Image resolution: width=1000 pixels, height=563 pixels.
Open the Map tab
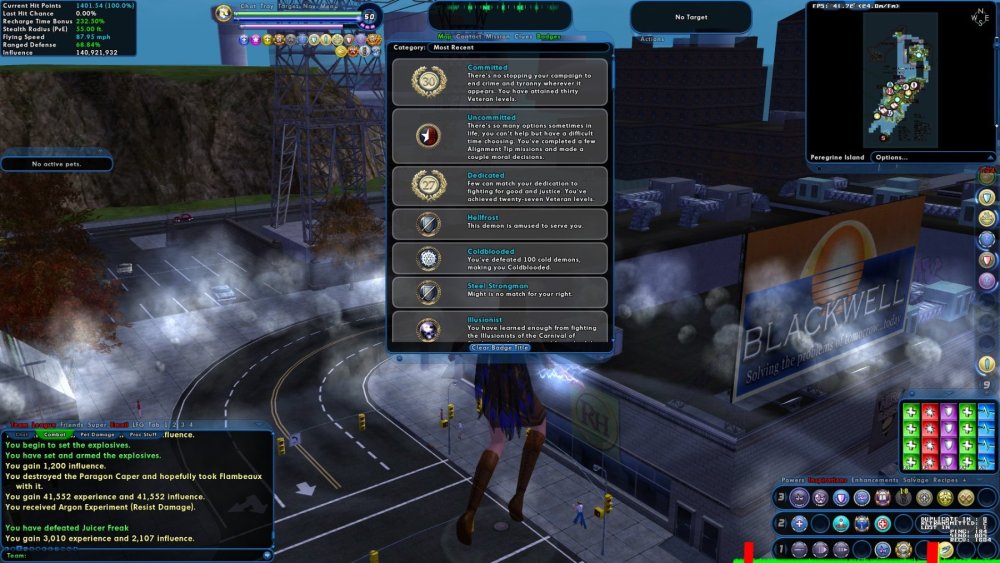pyautogui.click(x=444, y=35)
